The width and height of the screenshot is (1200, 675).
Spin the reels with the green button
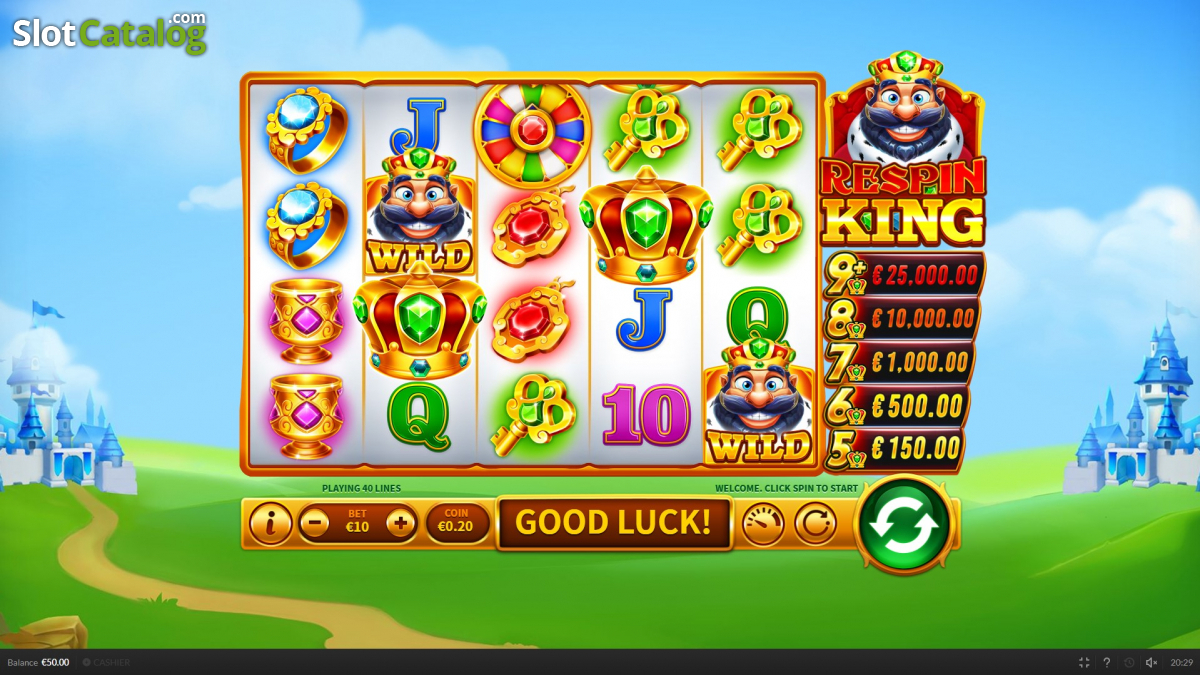tap(904, 524)
